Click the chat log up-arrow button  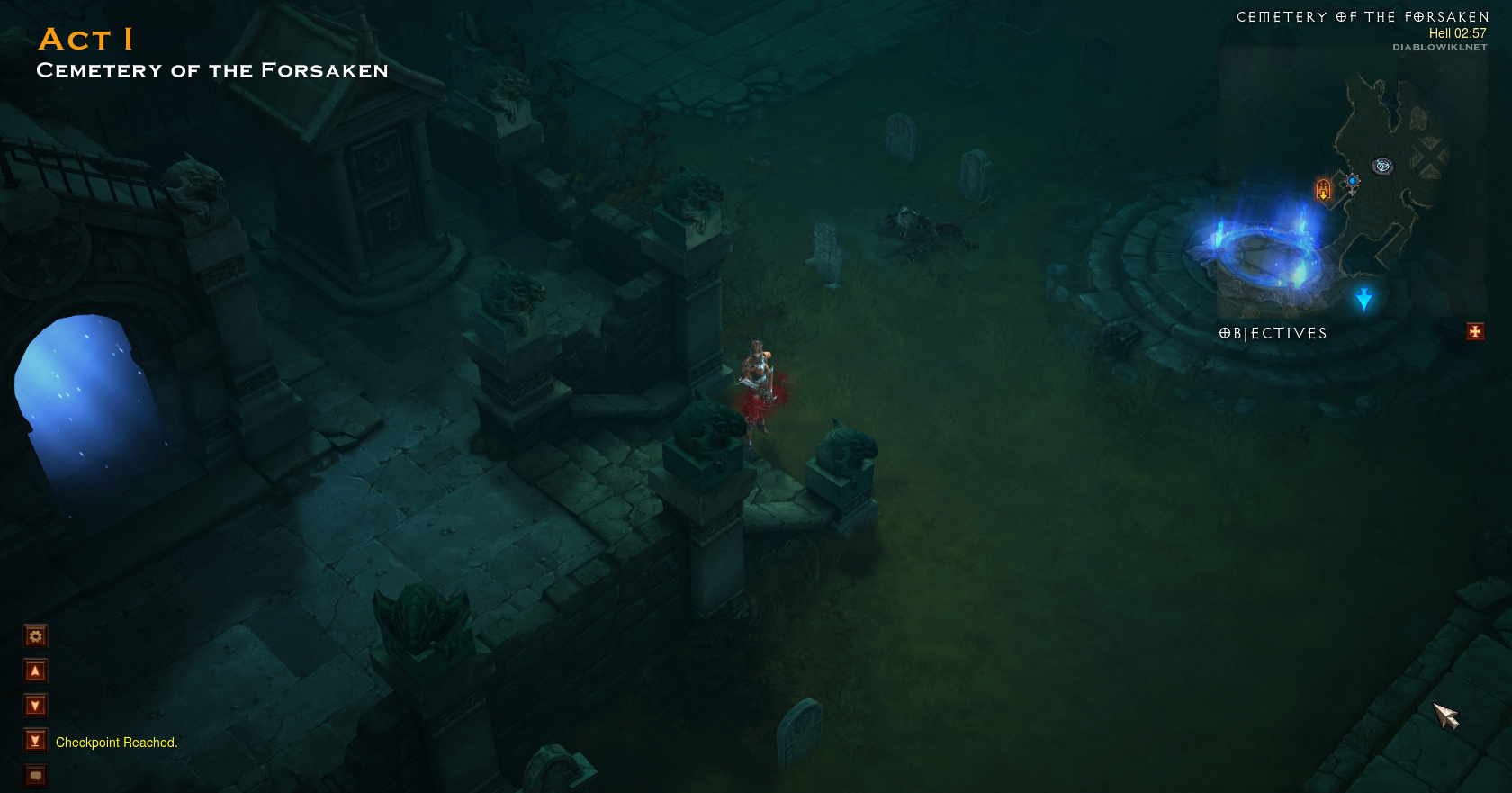click(x=35, y=671)
